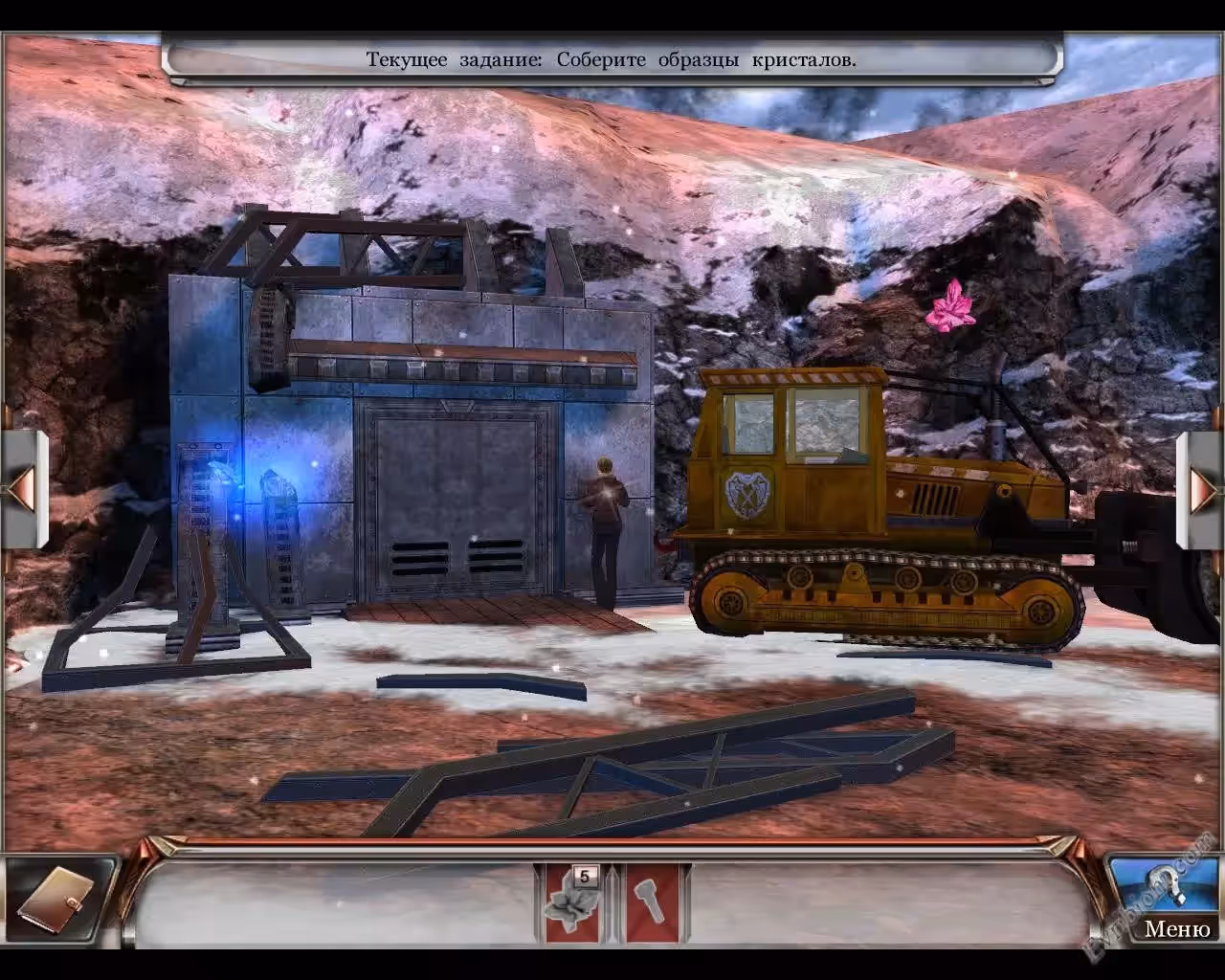This screenshot has width=1225, height=980.
Task: Go to the left scene arrow
Action: [x=23, y=489]
